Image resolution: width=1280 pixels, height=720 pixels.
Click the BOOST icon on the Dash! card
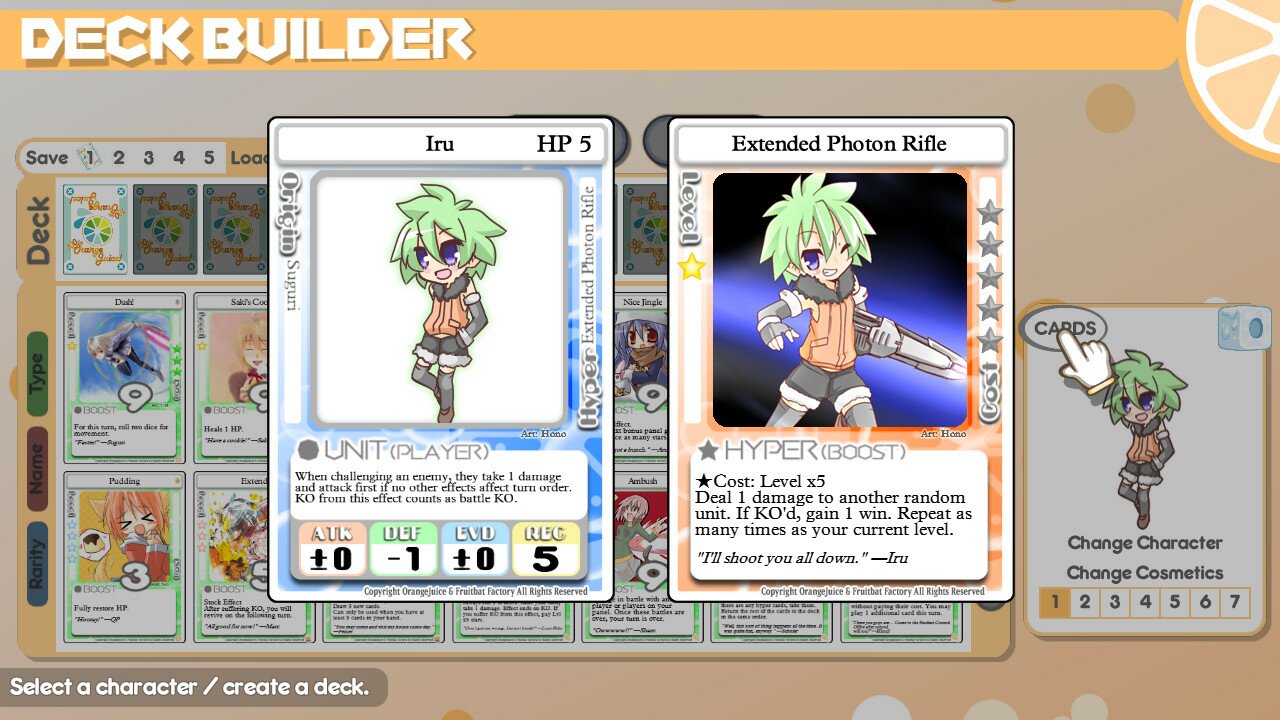click(x=78, y=408)
